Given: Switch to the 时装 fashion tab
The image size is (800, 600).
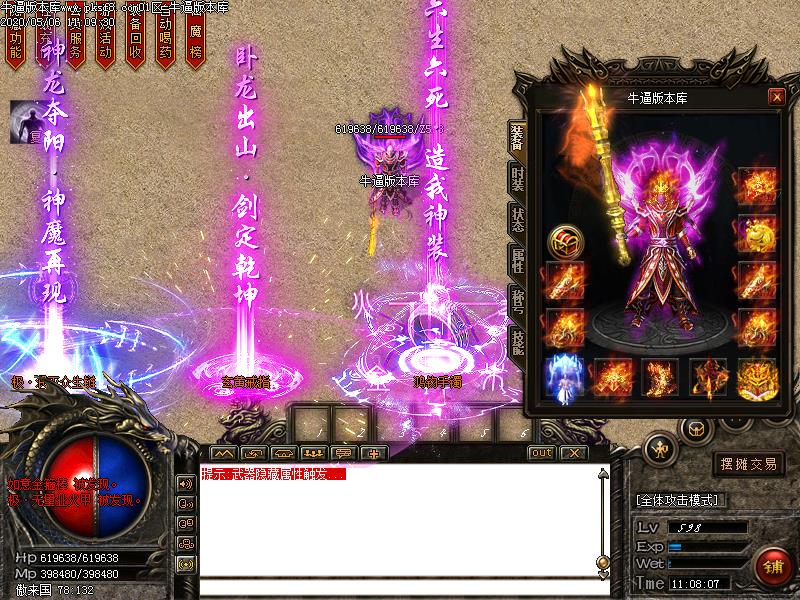Looking at the screenshot, I should click(x=517, y=181).
